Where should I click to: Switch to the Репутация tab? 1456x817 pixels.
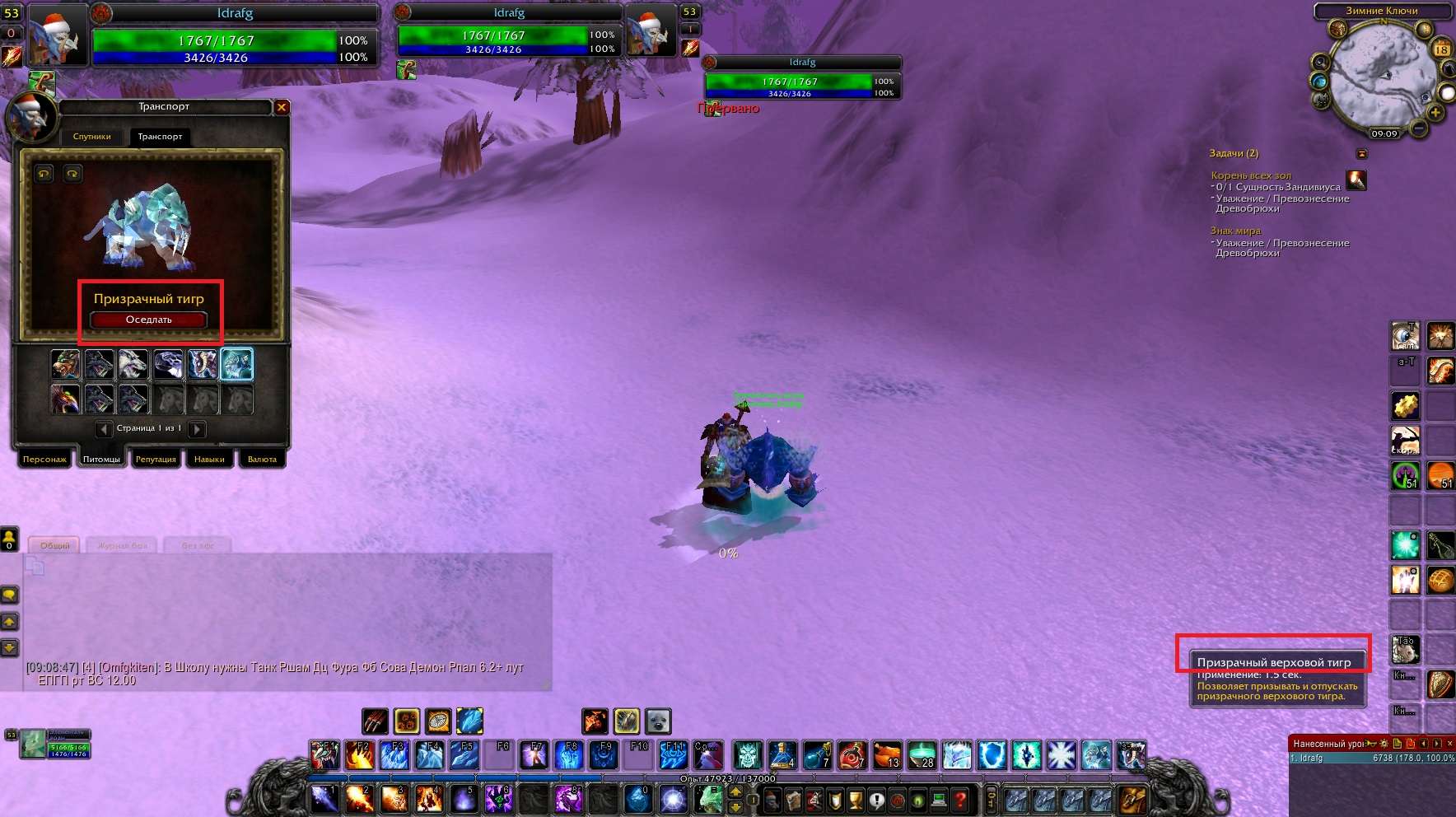coord(156,460)
